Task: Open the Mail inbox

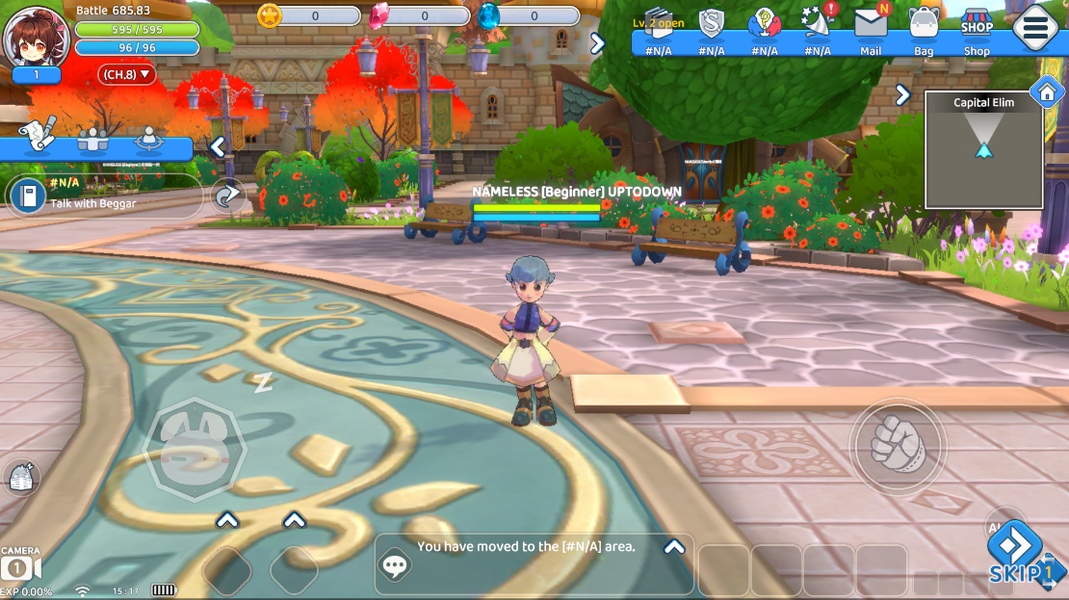Action: (870, 27)
